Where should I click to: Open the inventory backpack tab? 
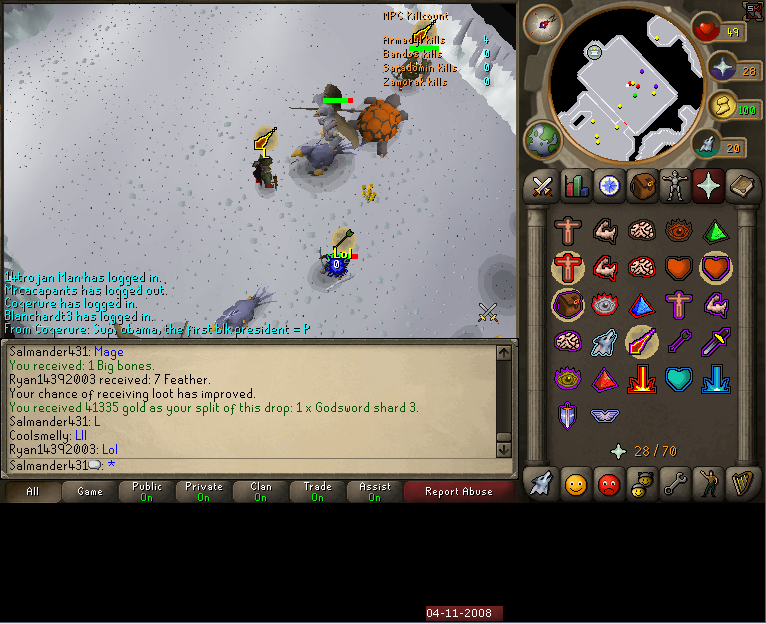642,186
